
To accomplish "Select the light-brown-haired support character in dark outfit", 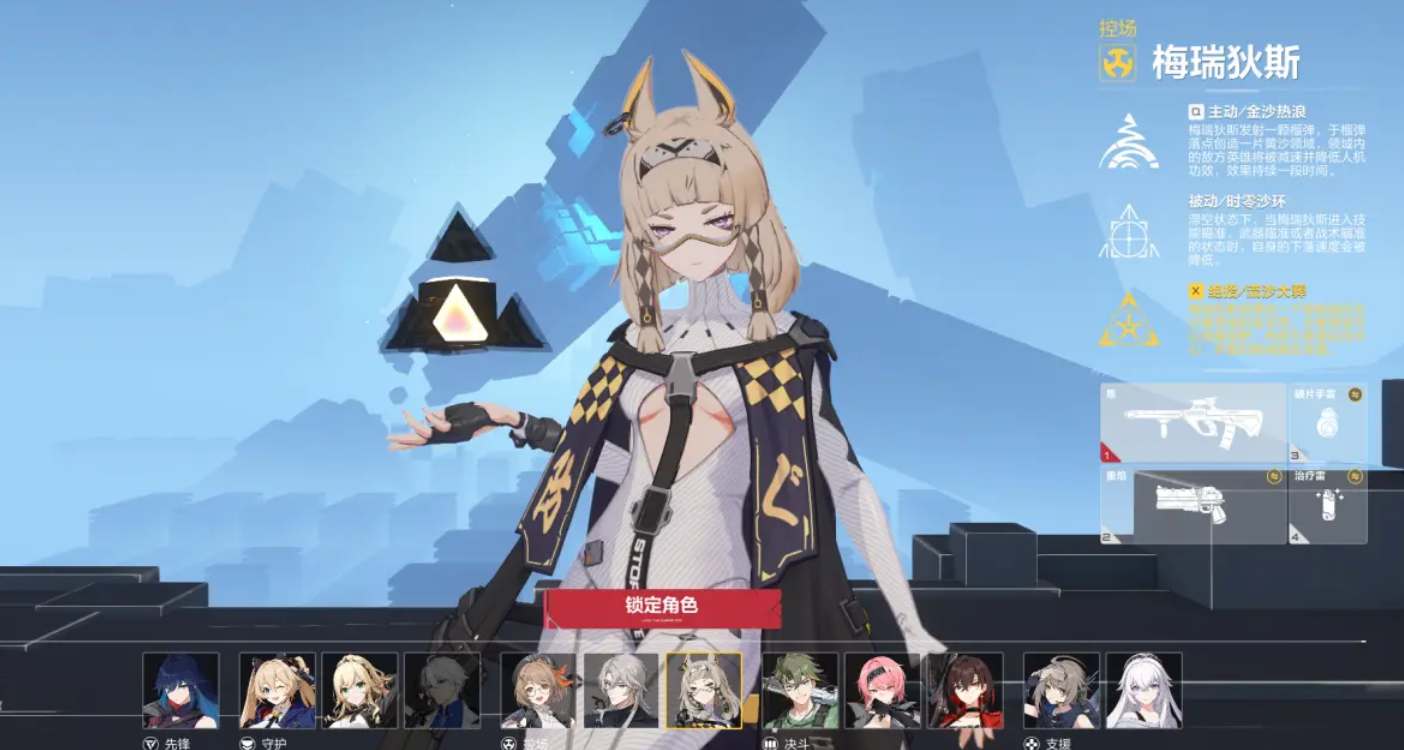I will 1061,690.
